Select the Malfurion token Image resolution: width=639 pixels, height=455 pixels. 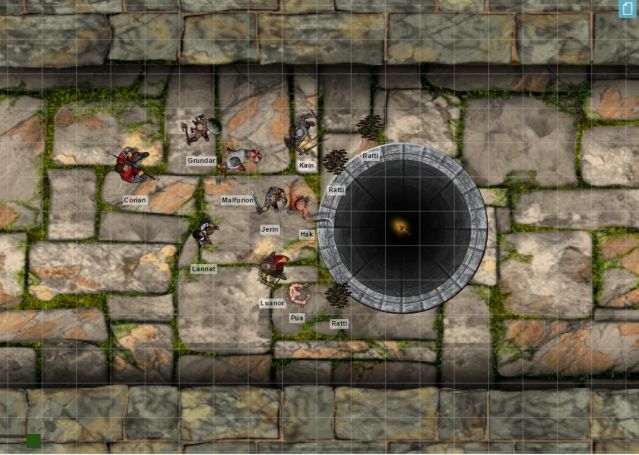click(241, 158)
